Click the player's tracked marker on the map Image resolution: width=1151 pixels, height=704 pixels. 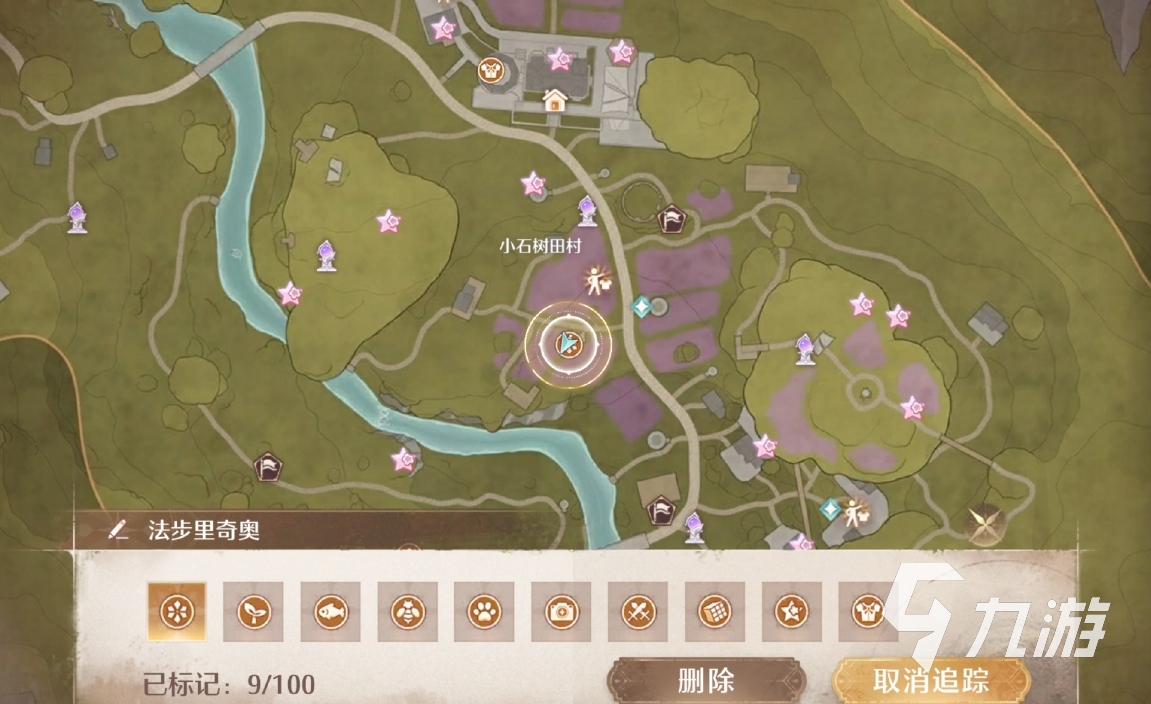tap(568, 345)
